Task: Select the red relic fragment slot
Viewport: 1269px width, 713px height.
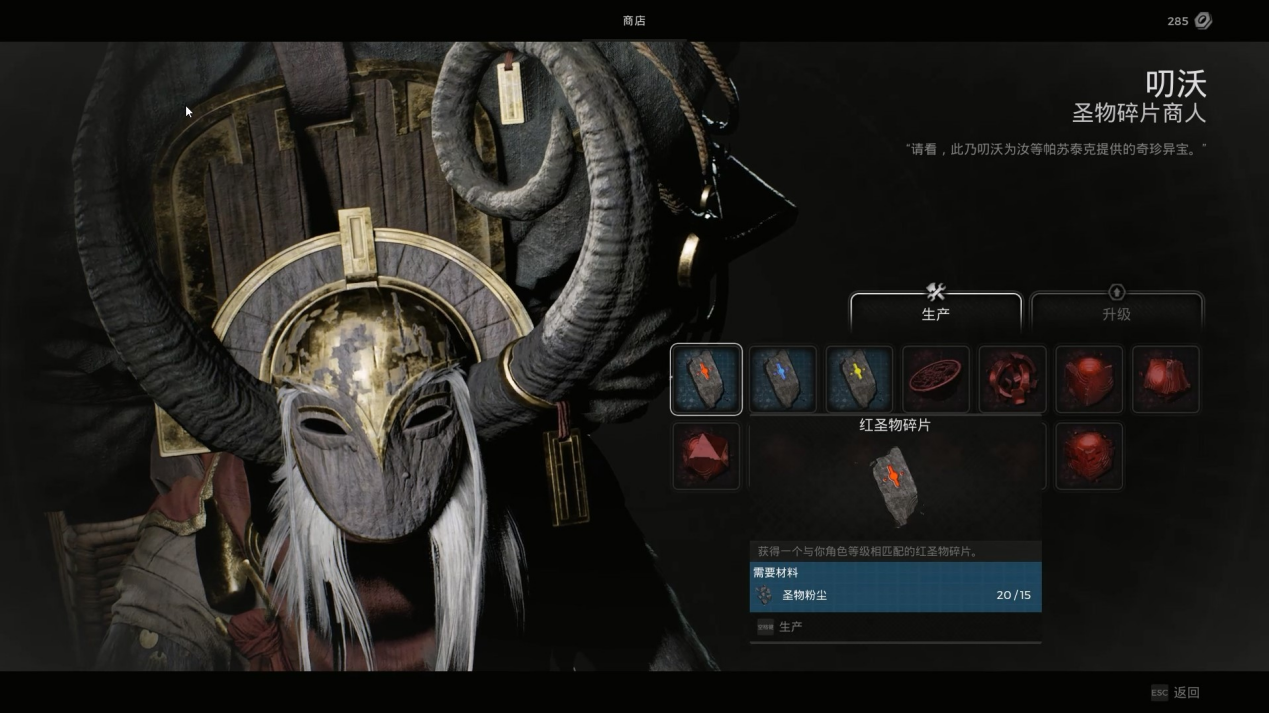Action: pyautogui.click(x=706, y=379)
